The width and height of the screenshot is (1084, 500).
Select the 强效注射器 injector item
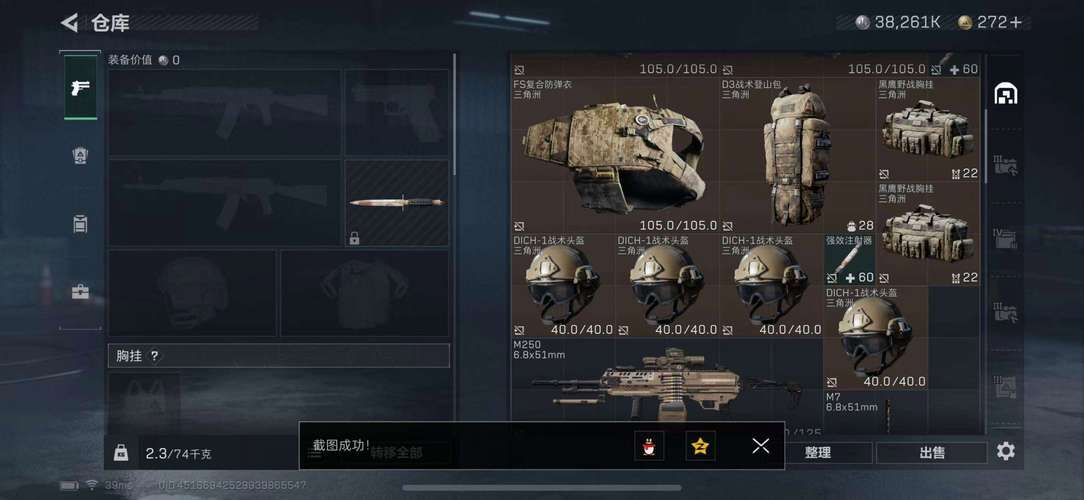pos(849,260)
